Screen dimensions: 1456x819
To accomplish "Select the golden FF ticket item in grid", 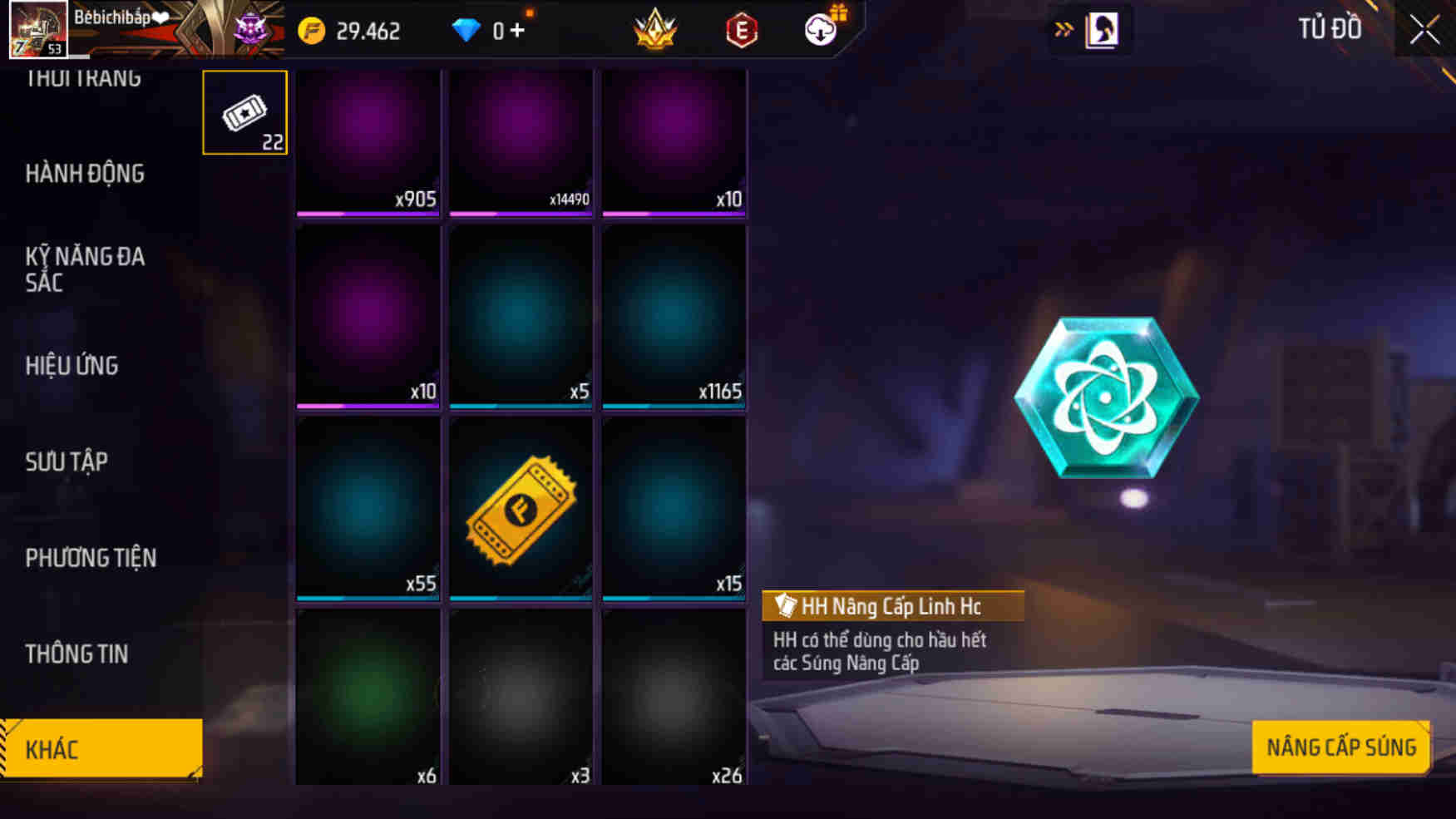I will [521, 509].
